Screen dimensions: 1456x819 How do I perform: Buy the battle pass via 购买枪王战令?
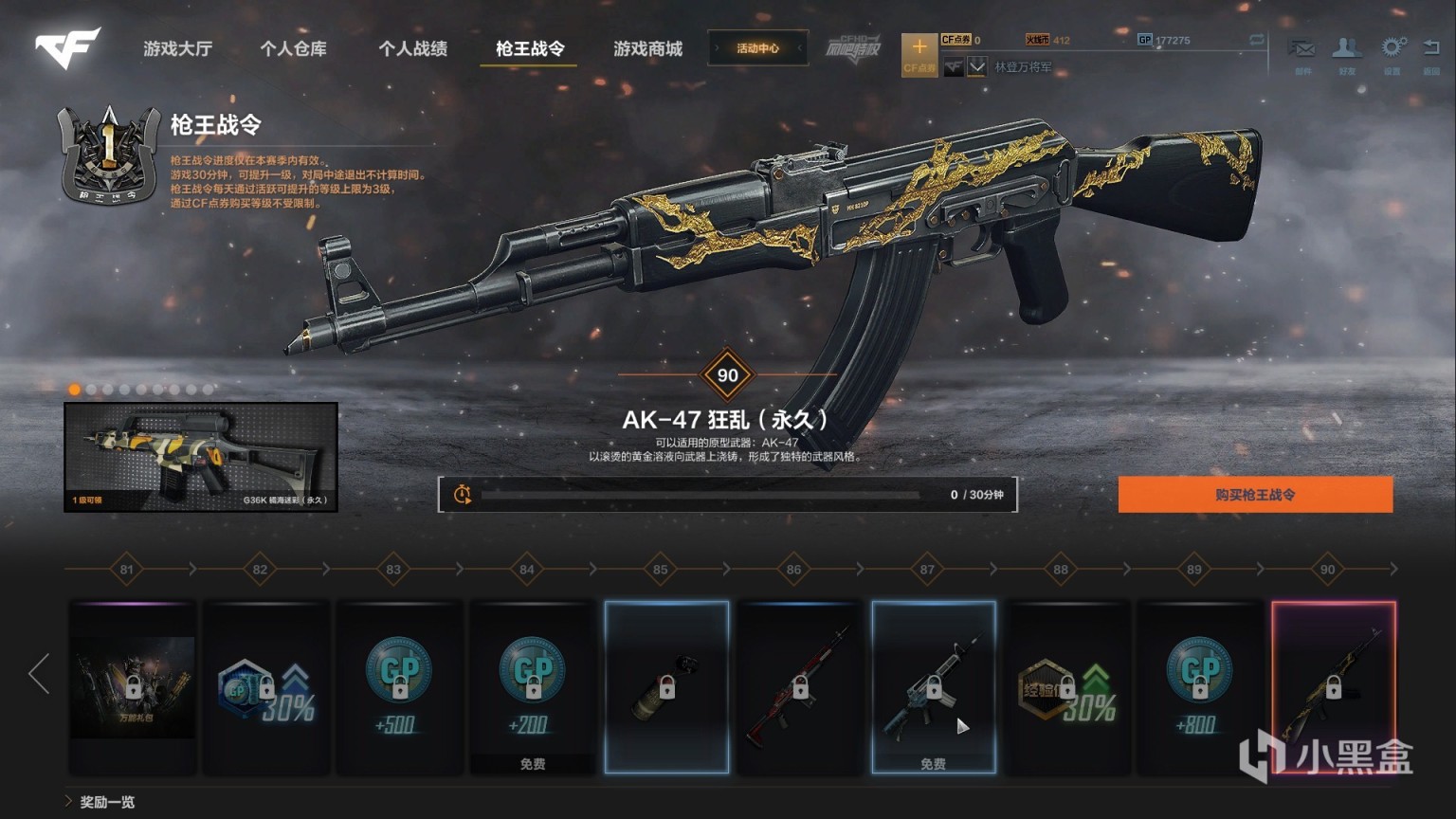click(1255, 495)
